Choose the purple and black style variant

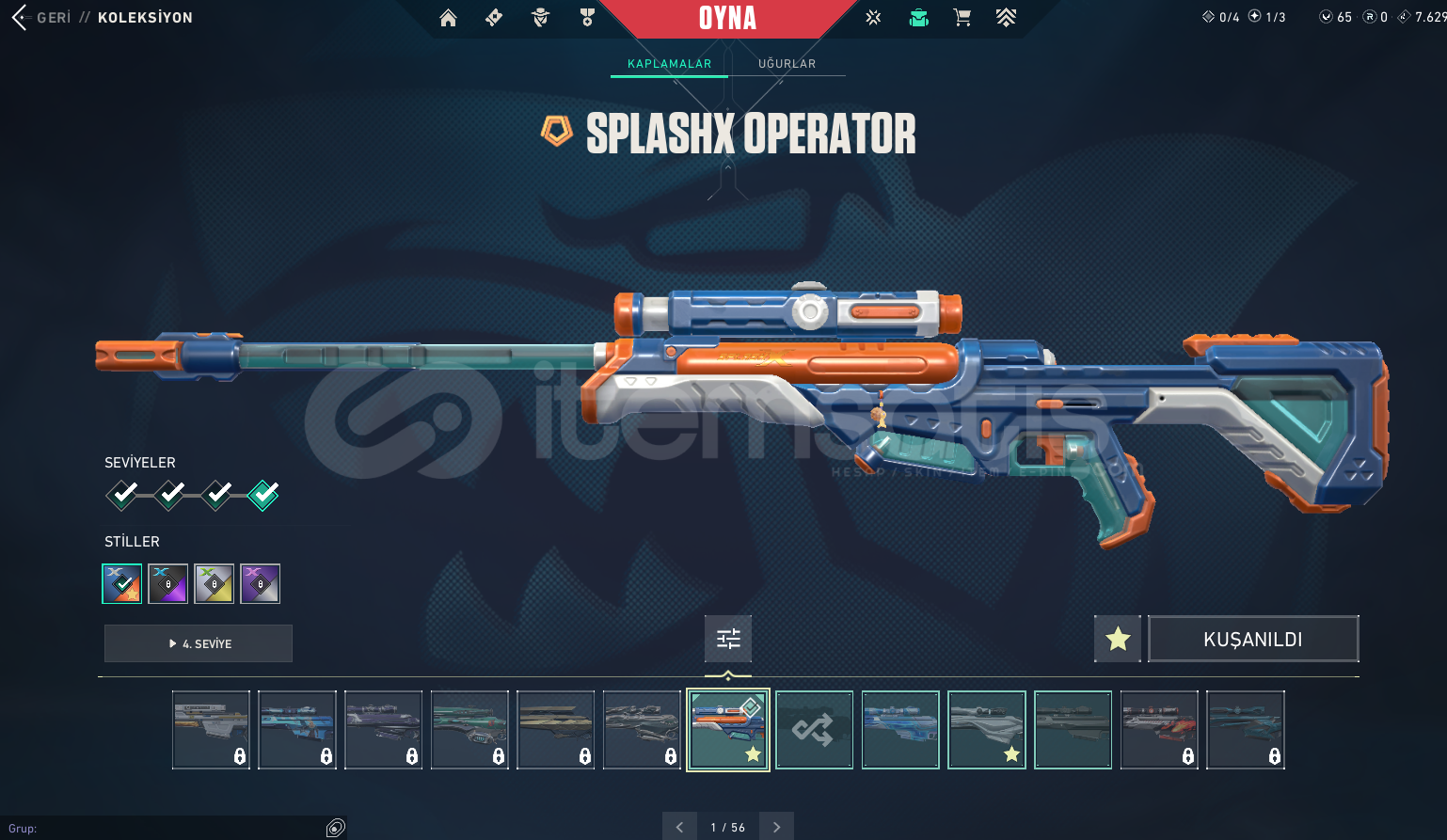pyautogui.click(x=168, y=583)
